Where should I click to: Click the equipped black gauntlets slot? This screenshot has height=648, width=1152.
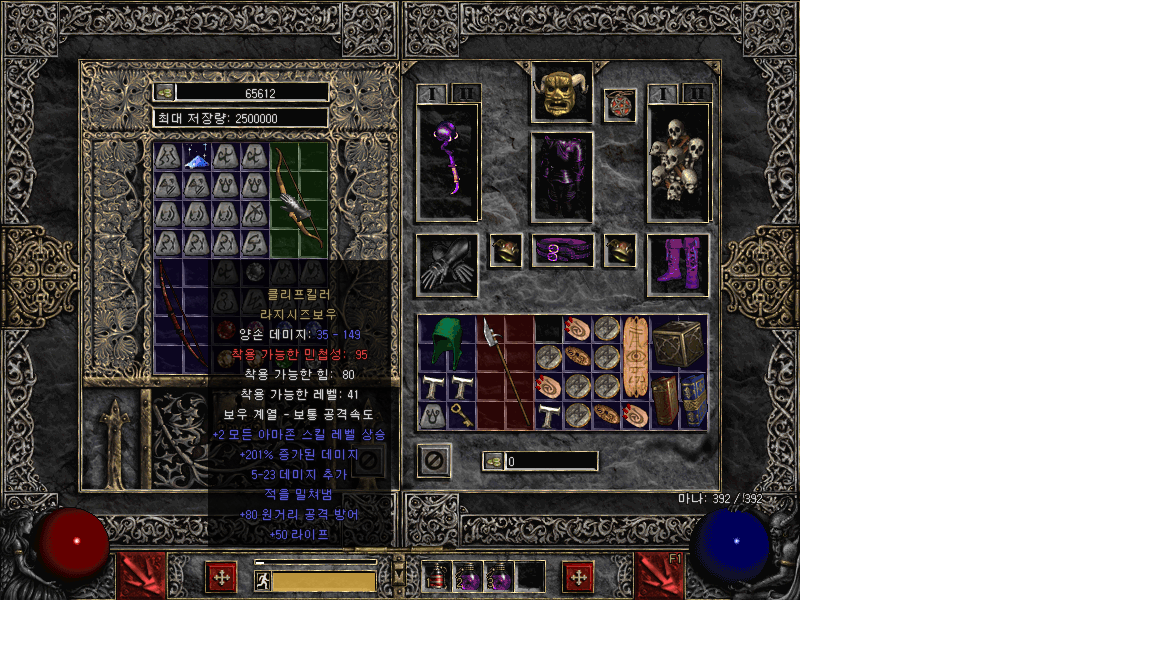coord(447,265)
